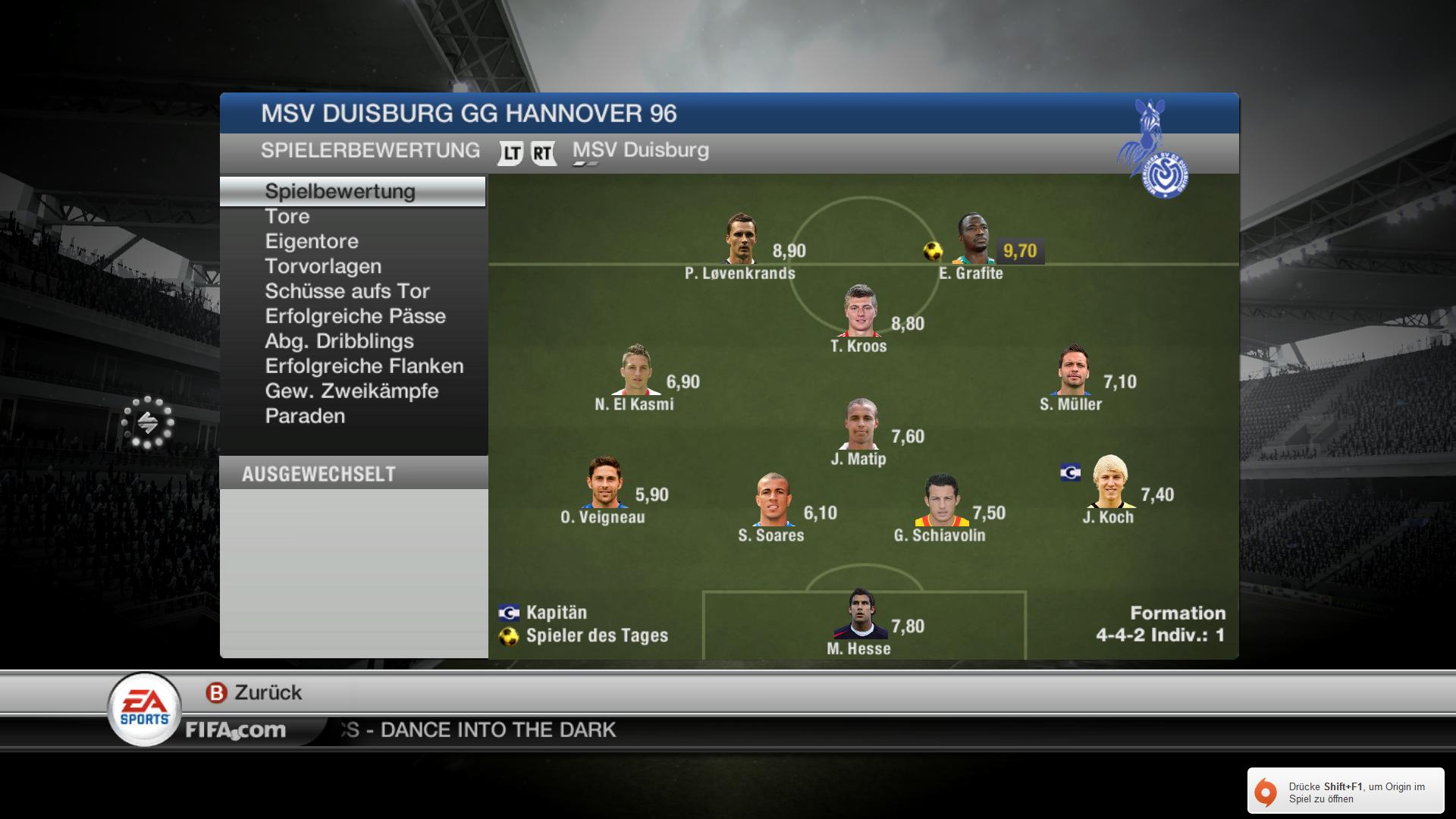
Task: Choose N. El Kasmi's portrait
Action: tap(635, 370)
